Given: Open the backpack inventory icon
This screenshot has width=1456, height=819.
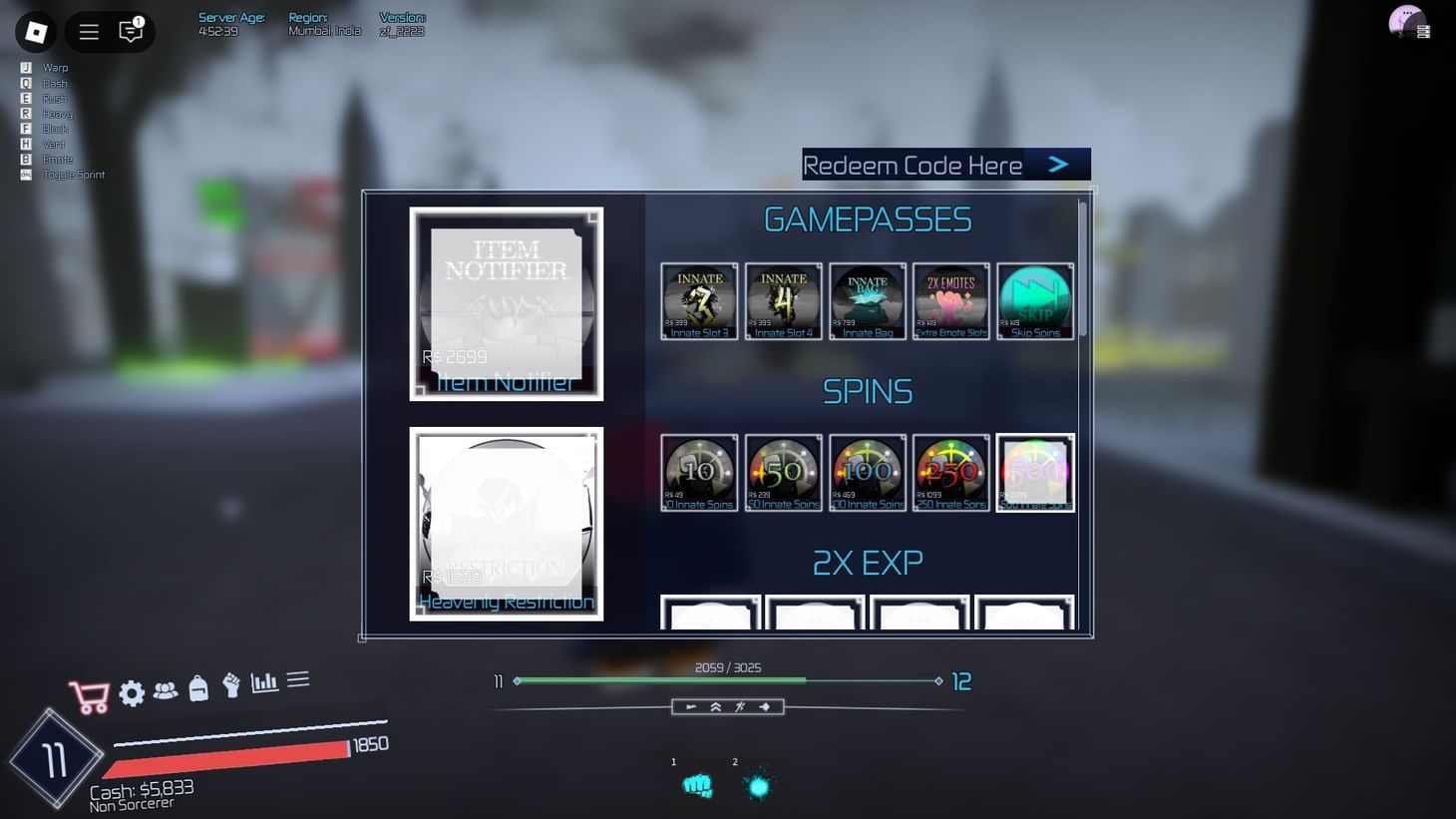Looking at the screenshot, I should 198,689.
